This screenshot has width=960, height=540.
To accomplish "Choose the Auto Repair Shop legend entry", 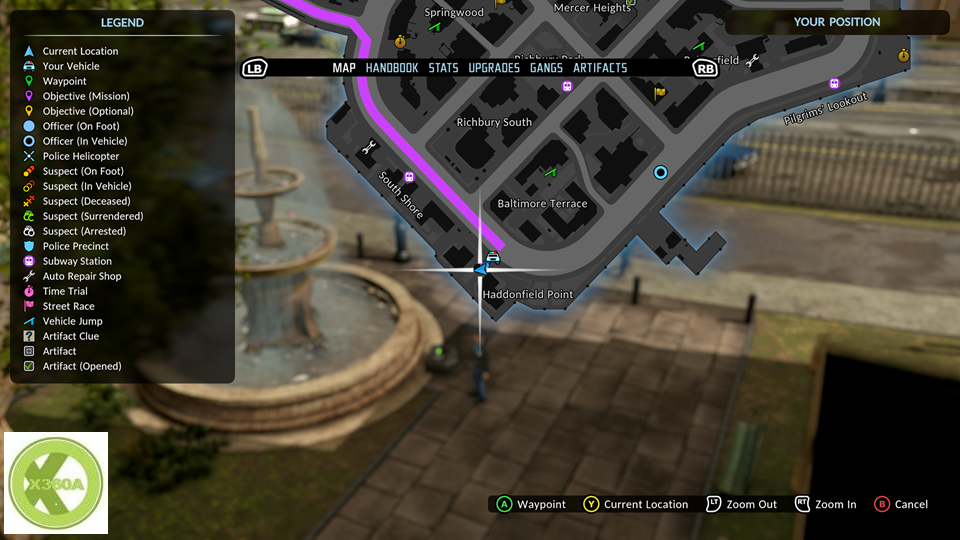I will pos(82,276).
